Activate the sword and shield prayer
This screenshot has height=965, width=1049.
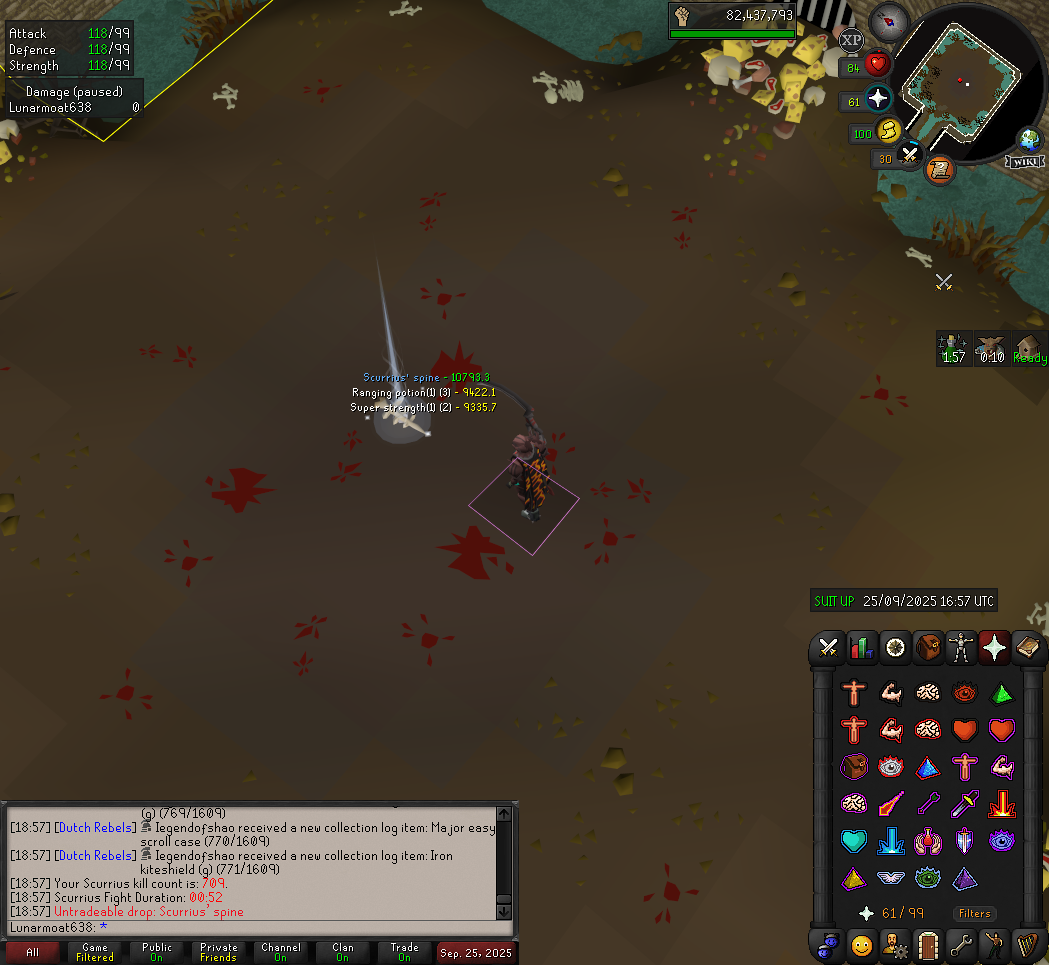click(x=965, y=841)
